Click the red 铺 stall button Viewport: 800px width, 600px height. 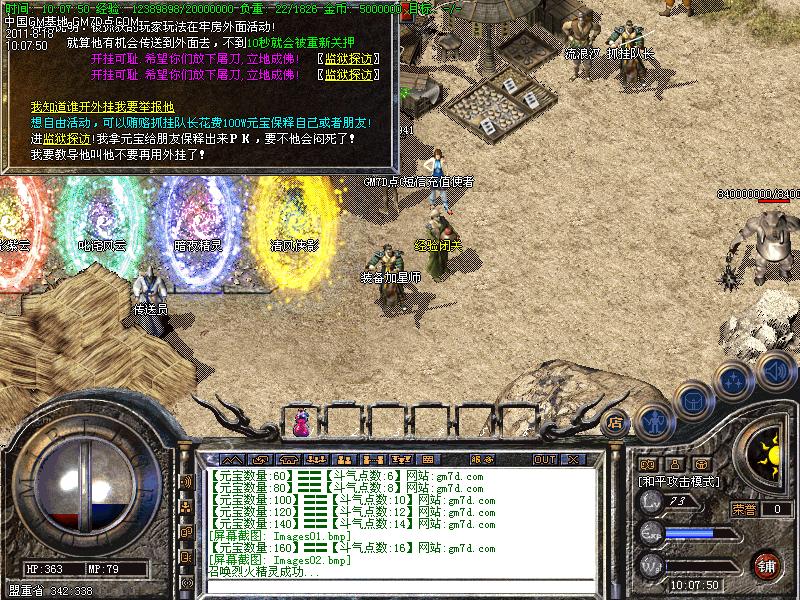pyautogui.click(x=767, y=563)
